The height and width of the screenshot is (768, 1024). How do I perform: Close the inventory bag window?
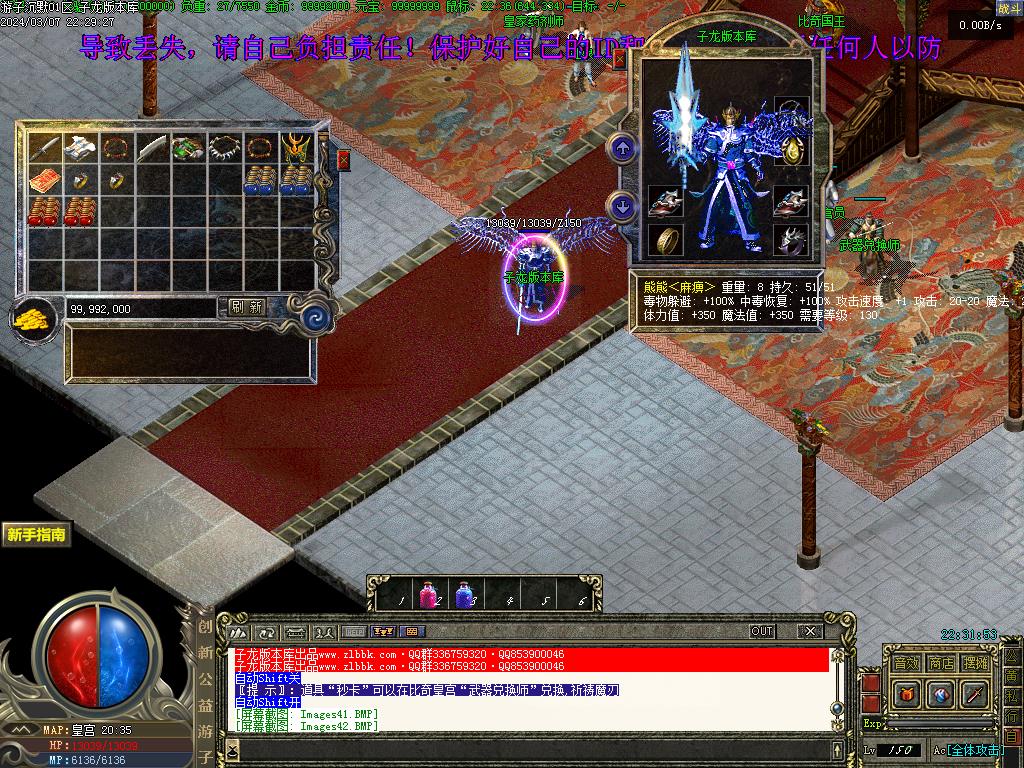tap(344, 160)
